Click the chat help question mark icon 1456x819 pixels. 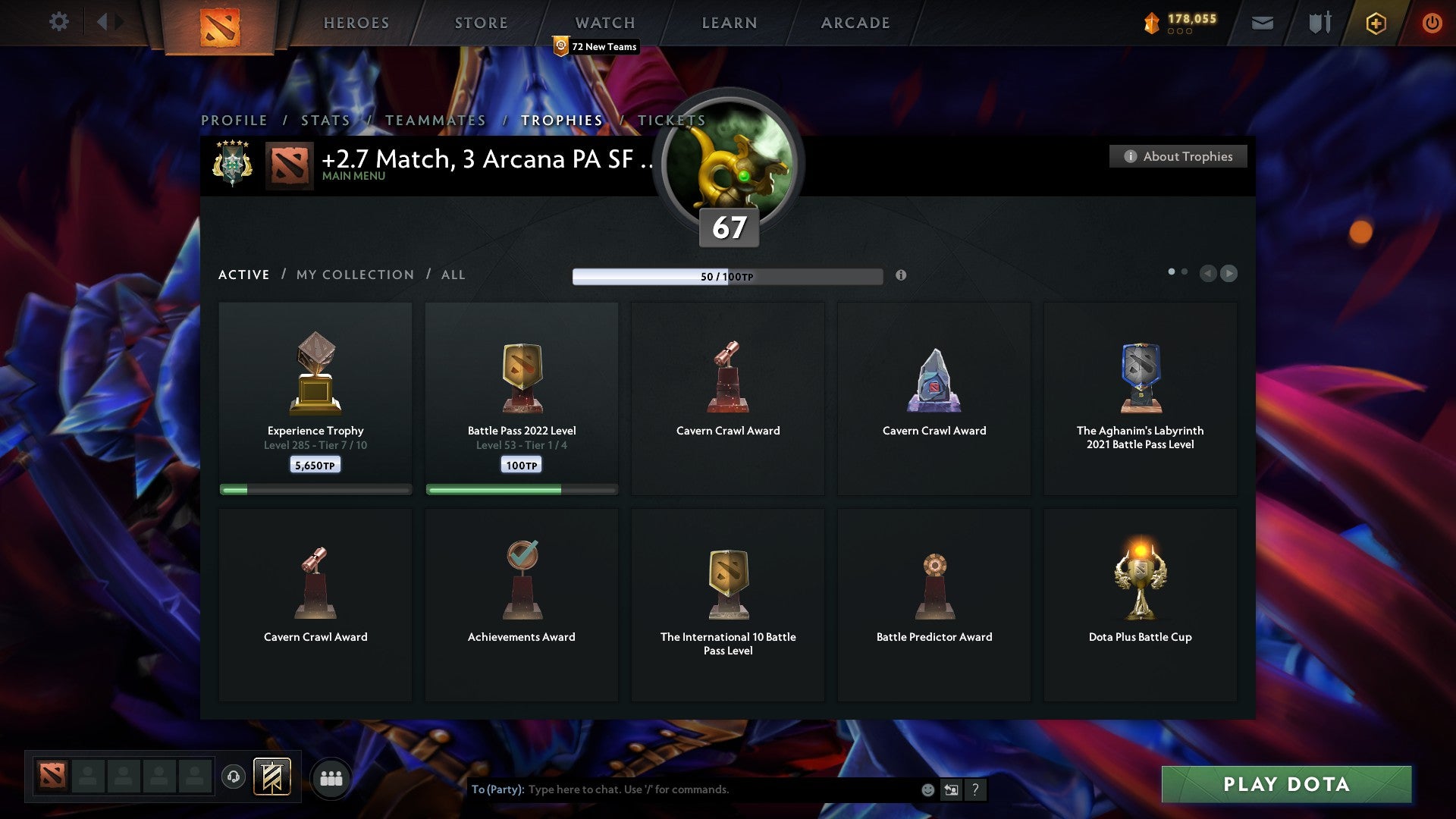975,789
